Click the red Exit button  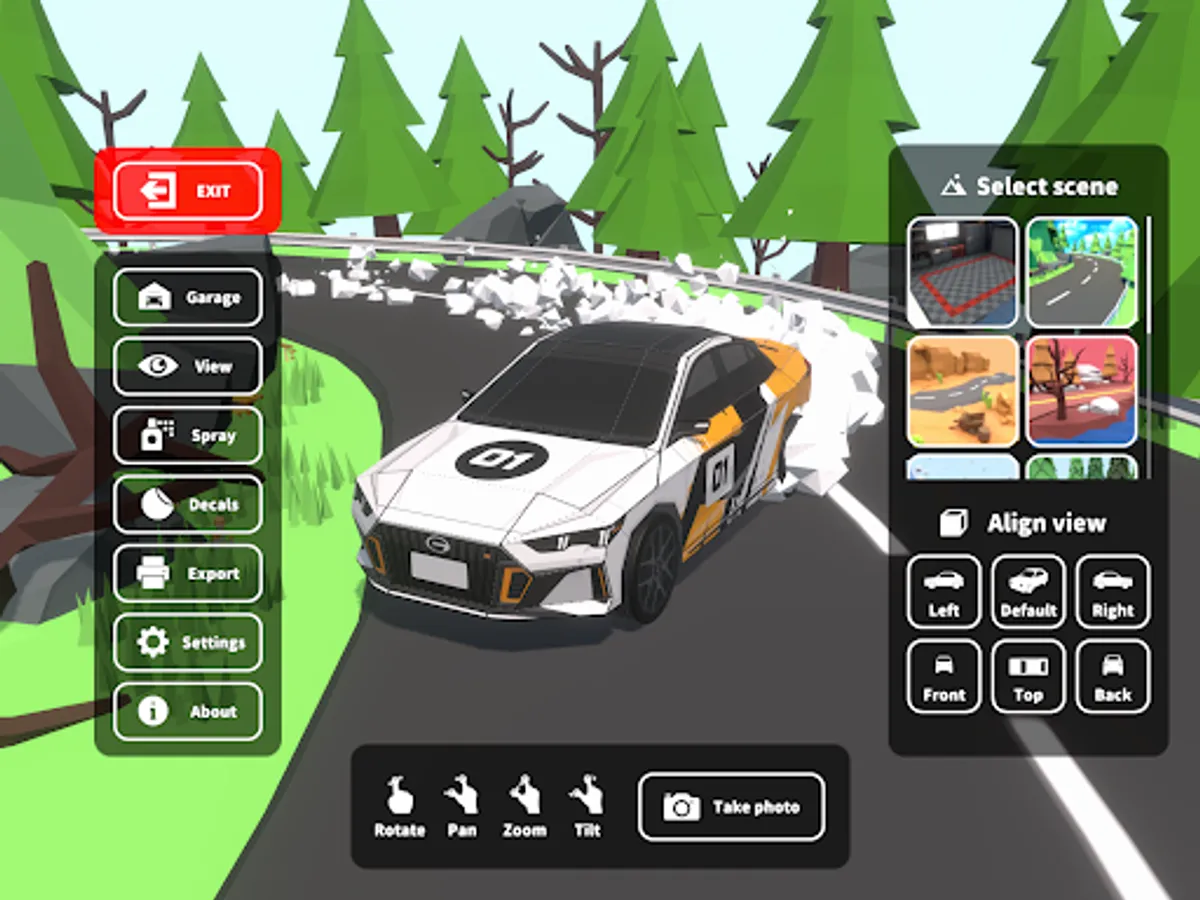188,191
